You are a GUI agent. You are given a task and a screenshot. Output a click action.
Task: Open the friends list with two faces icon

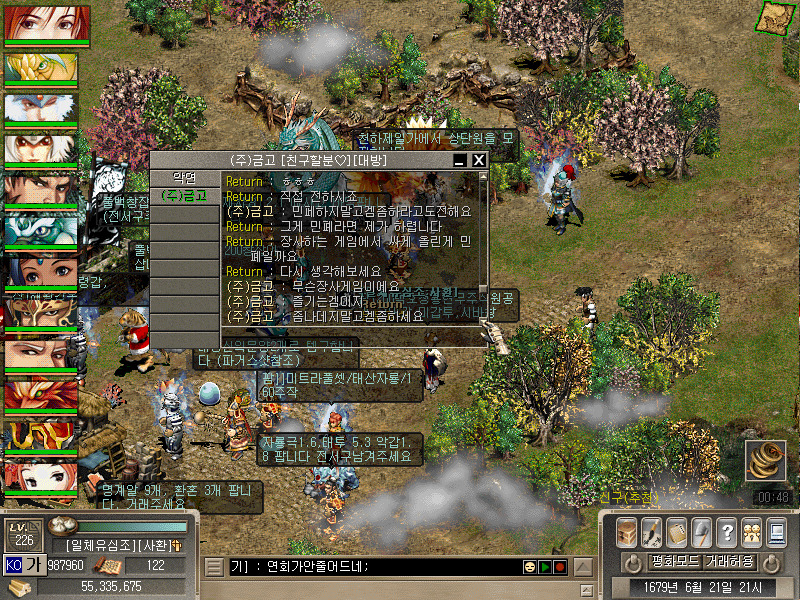tap(751, 532)
